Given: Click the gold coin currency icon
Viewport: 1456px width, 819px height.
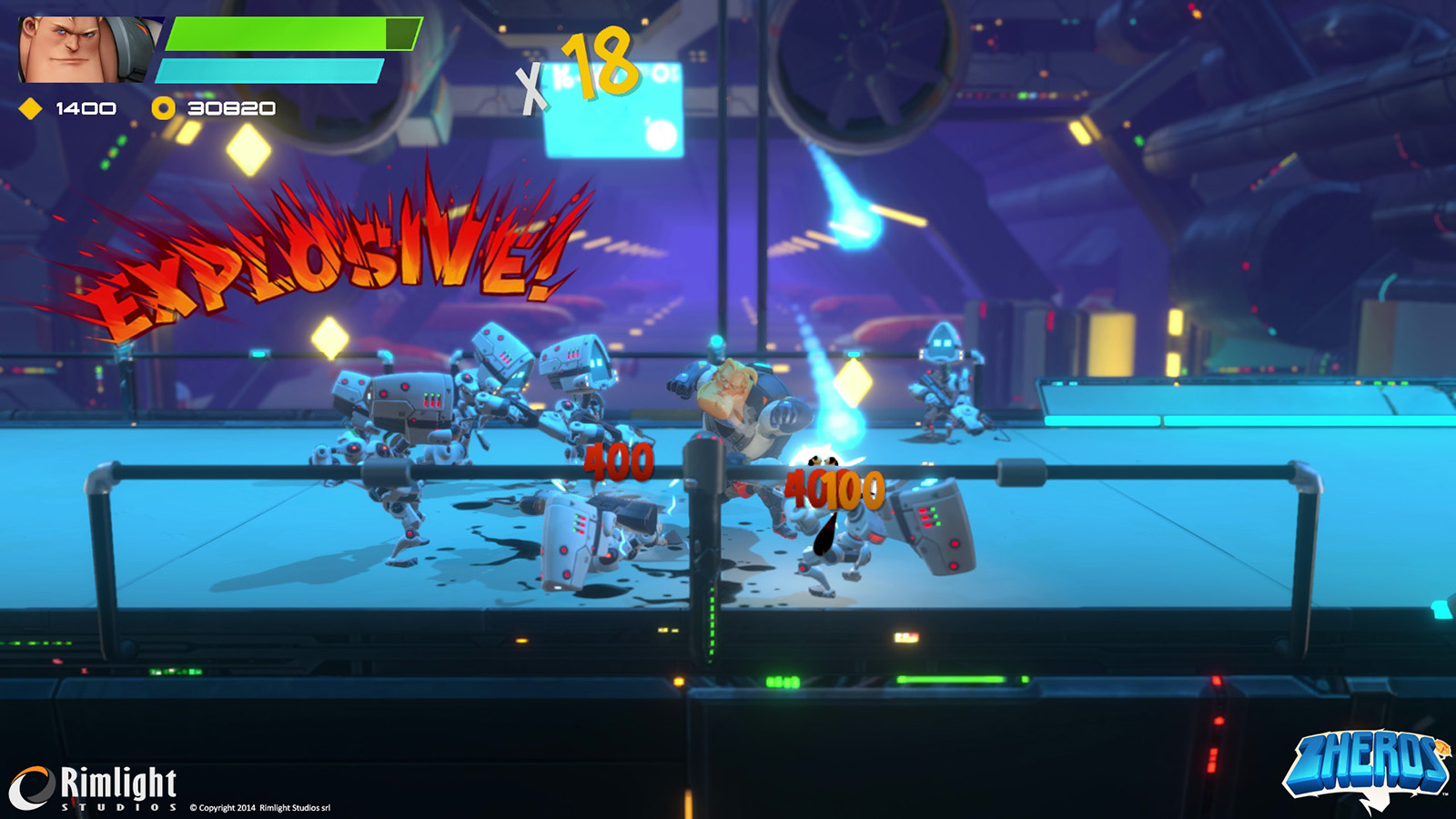Looking at the screenshot, I should tap(163, 109).
